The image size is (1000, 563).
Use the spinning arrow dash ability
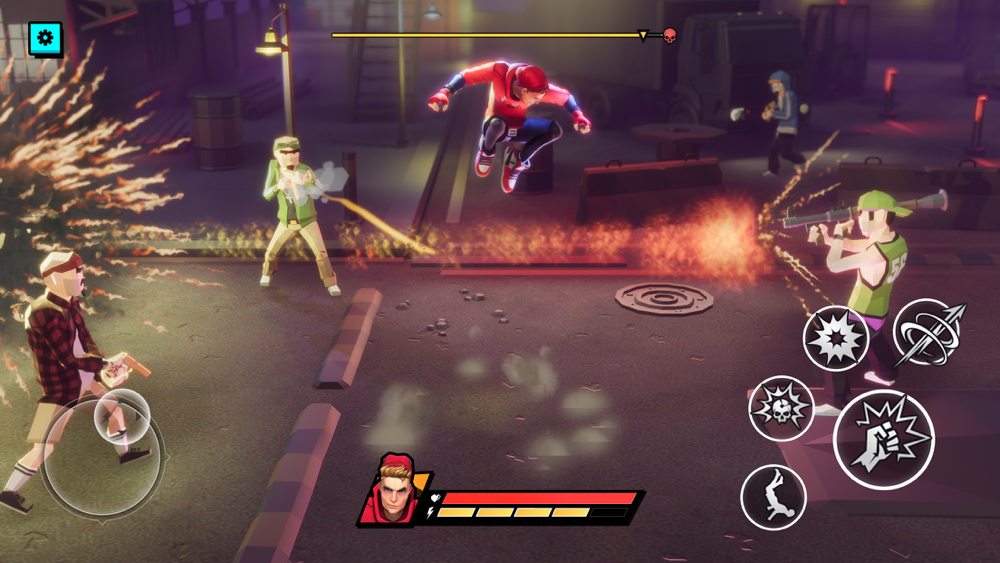coord(928,333)
